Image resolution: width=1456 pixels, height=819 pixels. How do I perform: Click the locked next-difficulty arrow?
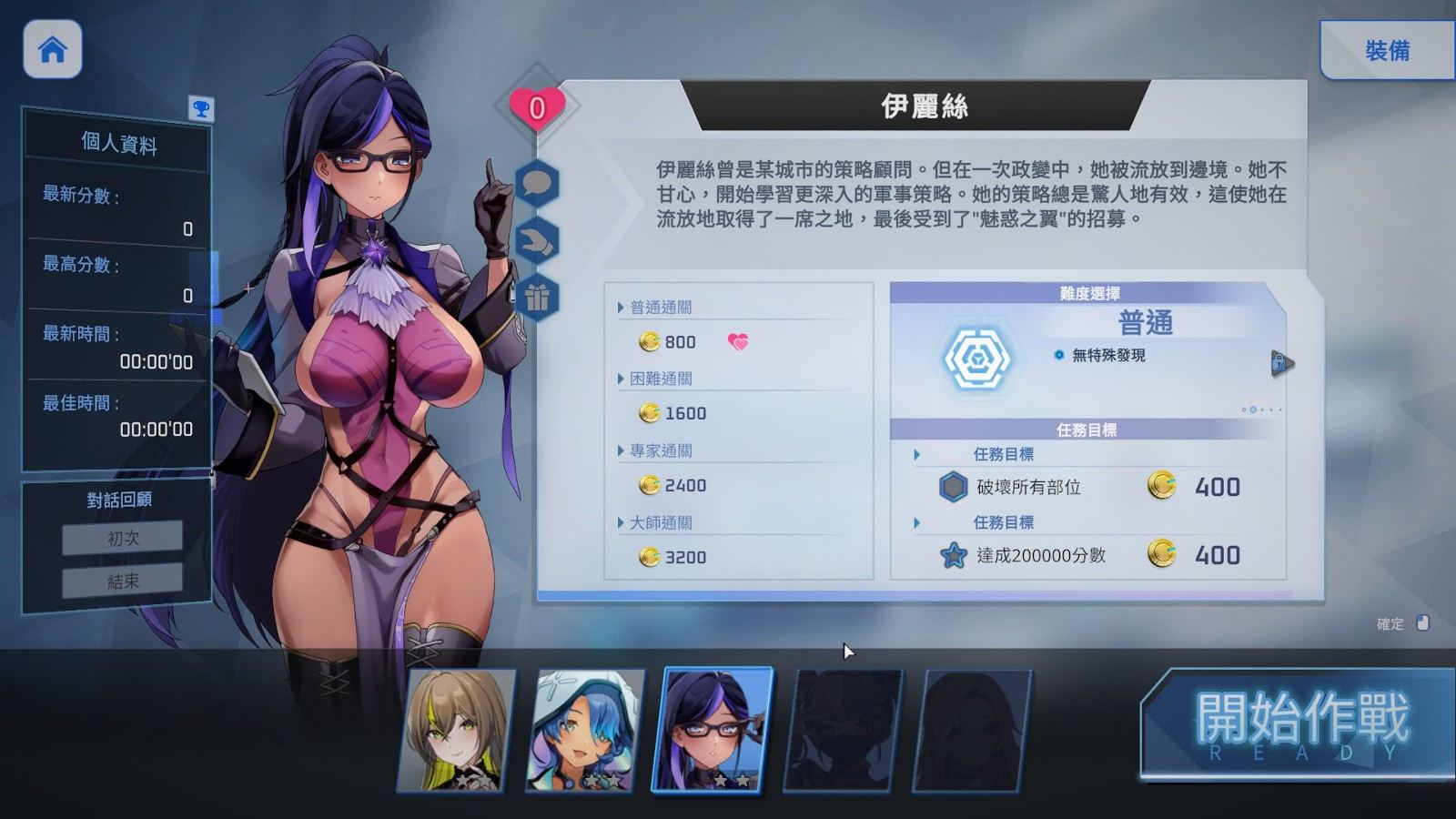coord(1283,361)
